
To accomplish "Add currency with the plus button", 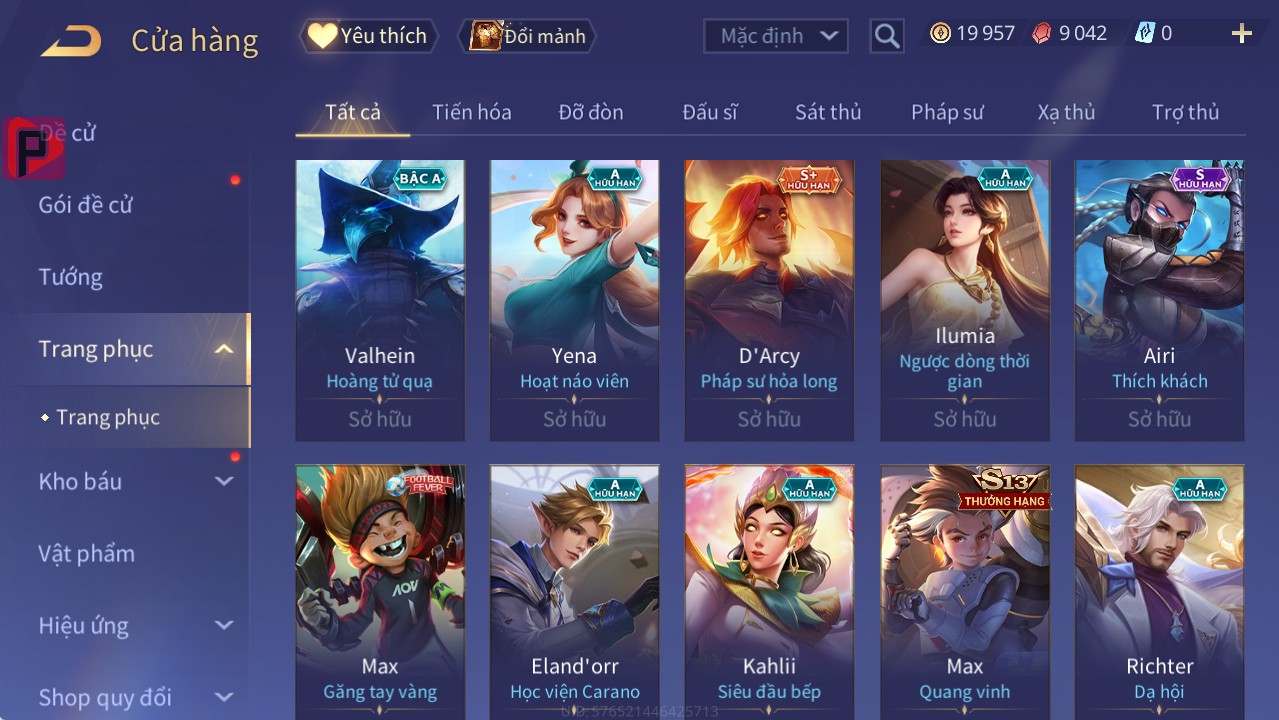I will coord(1241,34).
